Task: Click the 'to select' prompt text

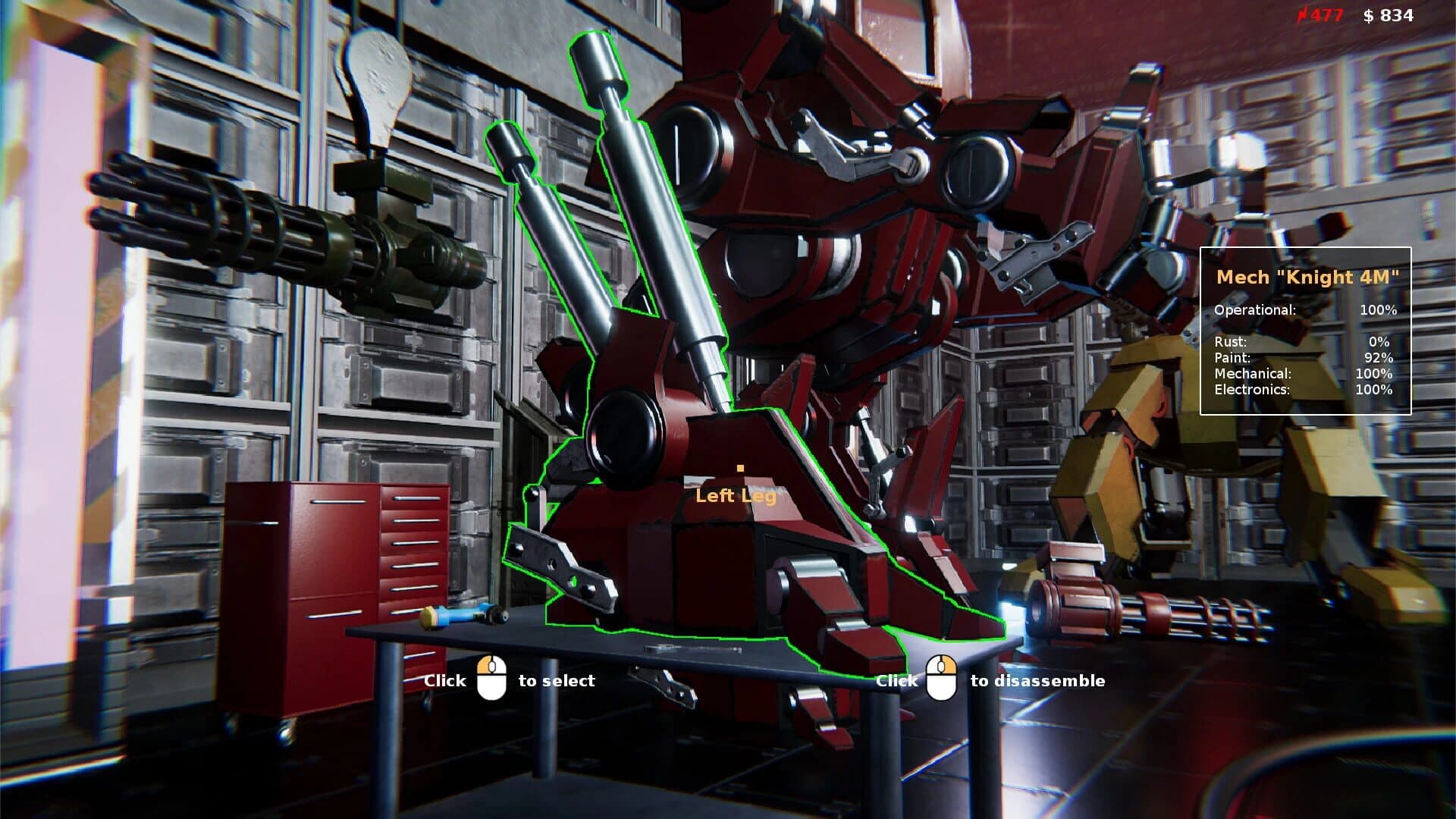Action: pyautogui.click(x=557, y=680)
